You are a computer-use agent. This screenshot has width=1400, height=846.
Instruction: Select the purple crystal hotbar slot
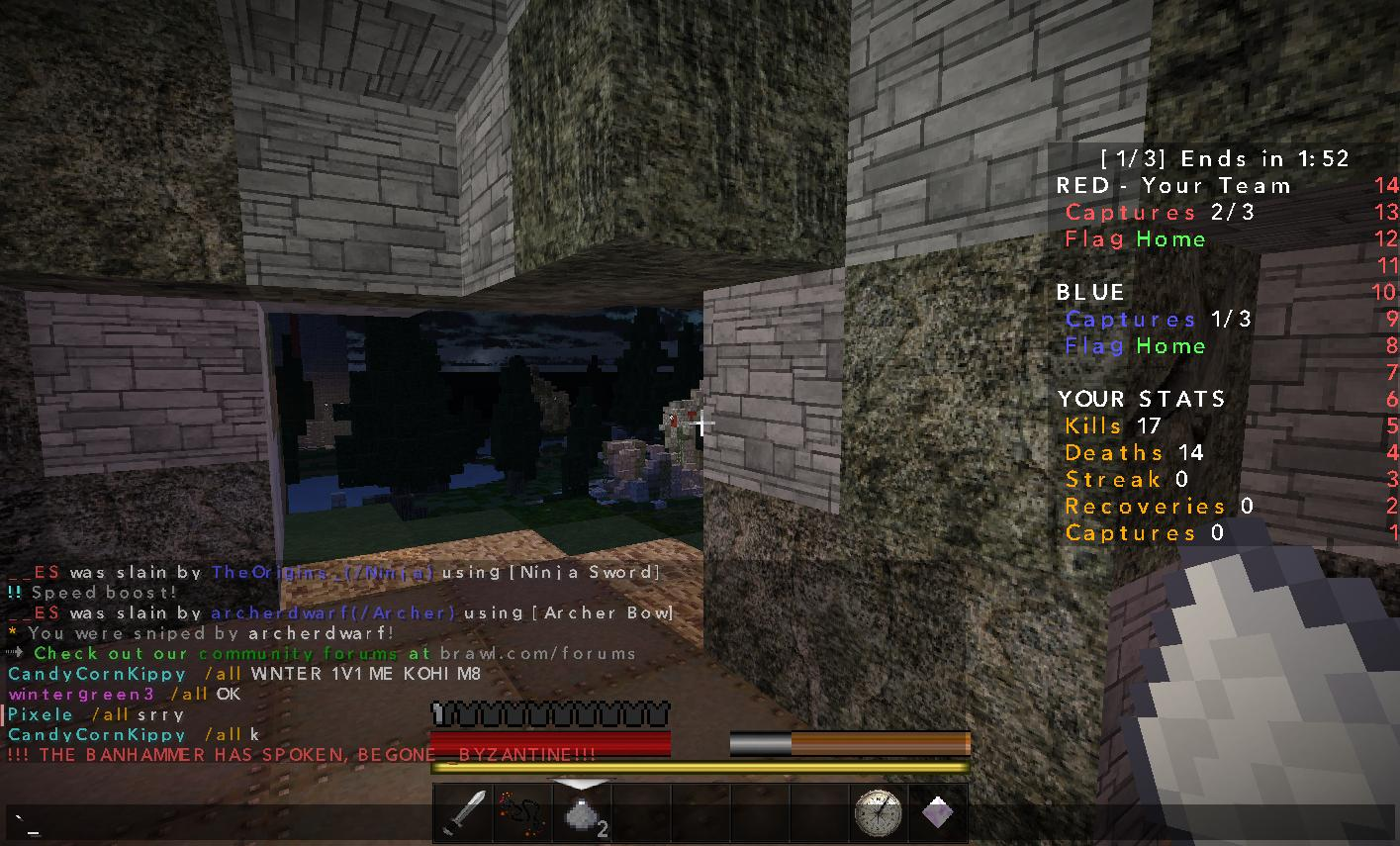tap(936, 813)
